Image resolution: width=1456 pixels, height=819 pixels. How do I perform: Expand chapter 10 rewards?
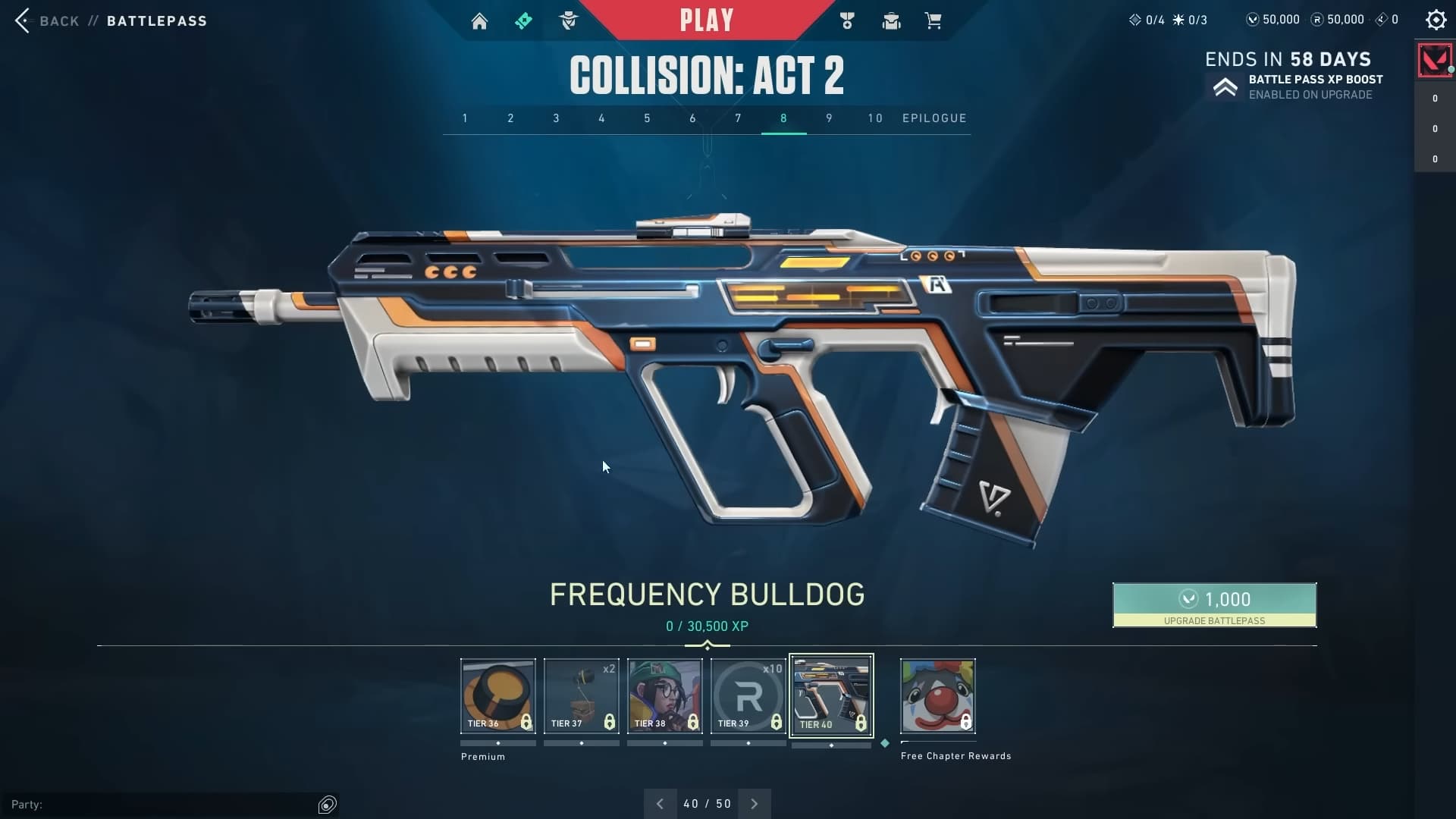[x=875, y=118]
